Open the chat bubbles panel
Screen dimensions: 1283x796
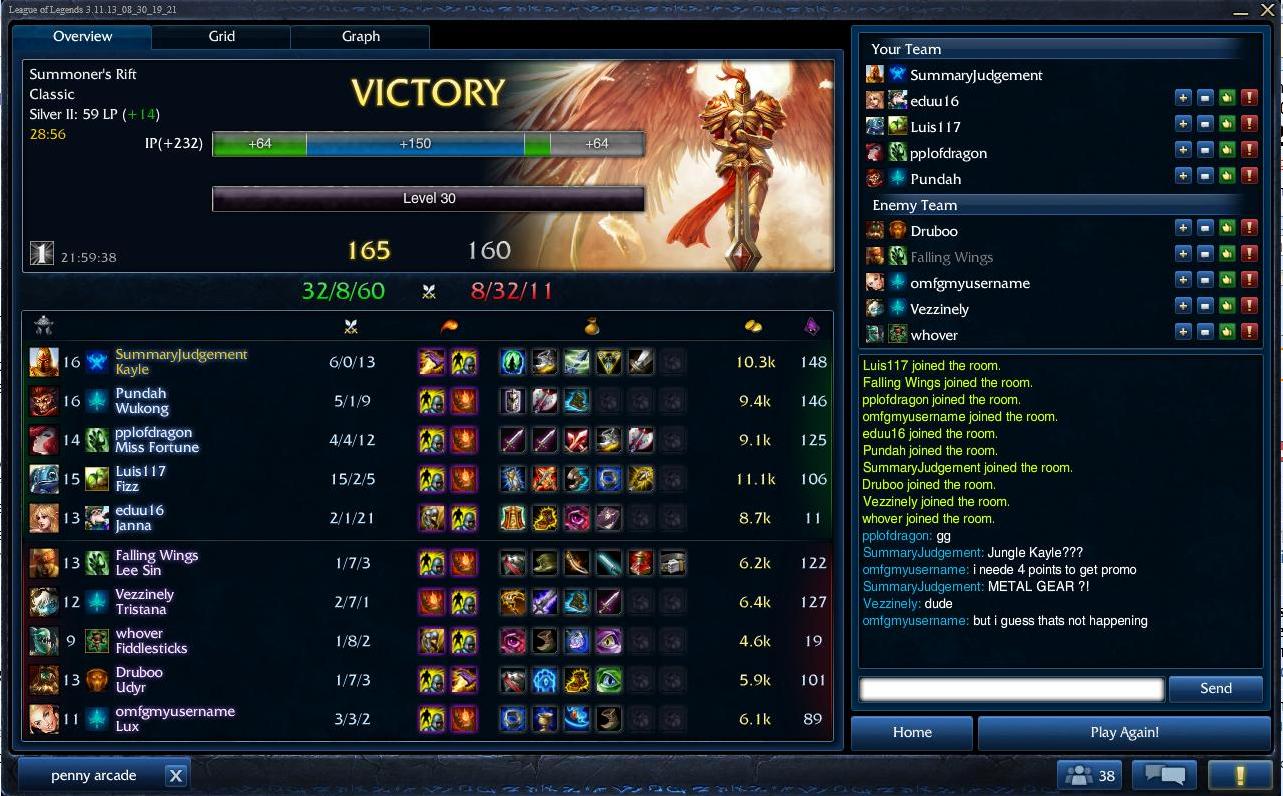pyautogui.click(x=1164, y=775)
